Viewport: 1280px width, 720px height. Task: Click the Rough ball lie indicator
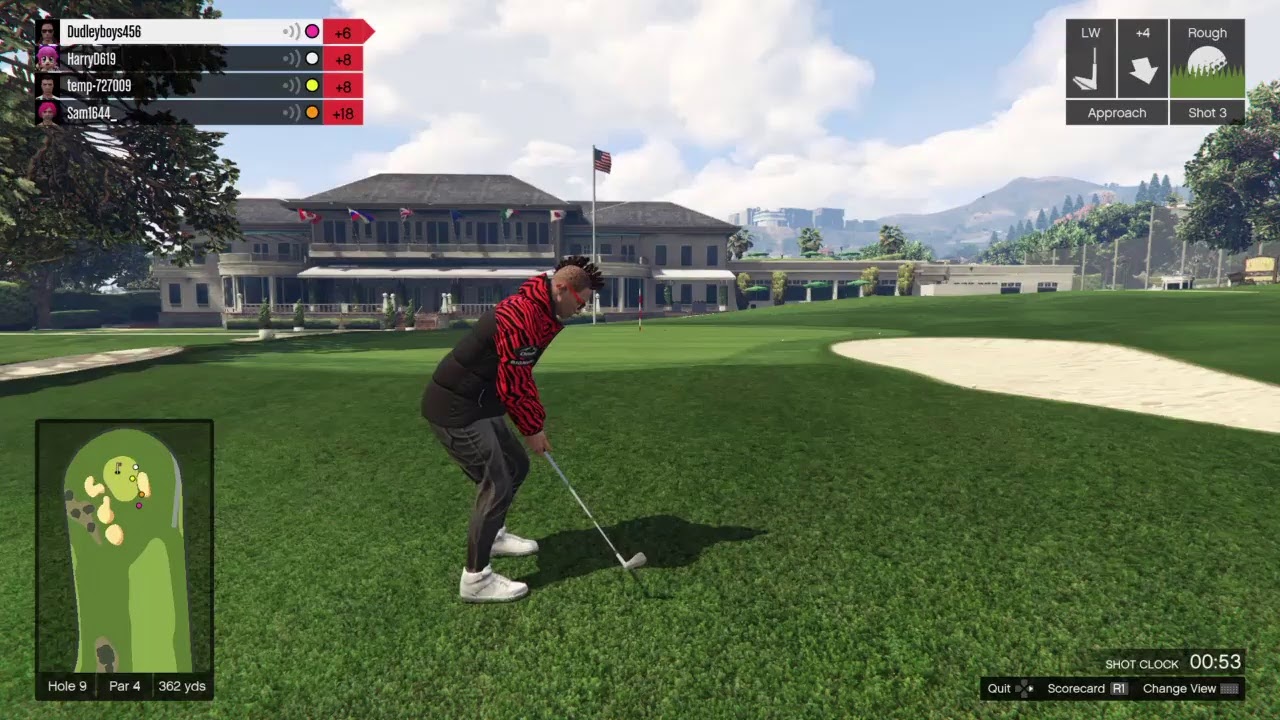pos(1207,59)
